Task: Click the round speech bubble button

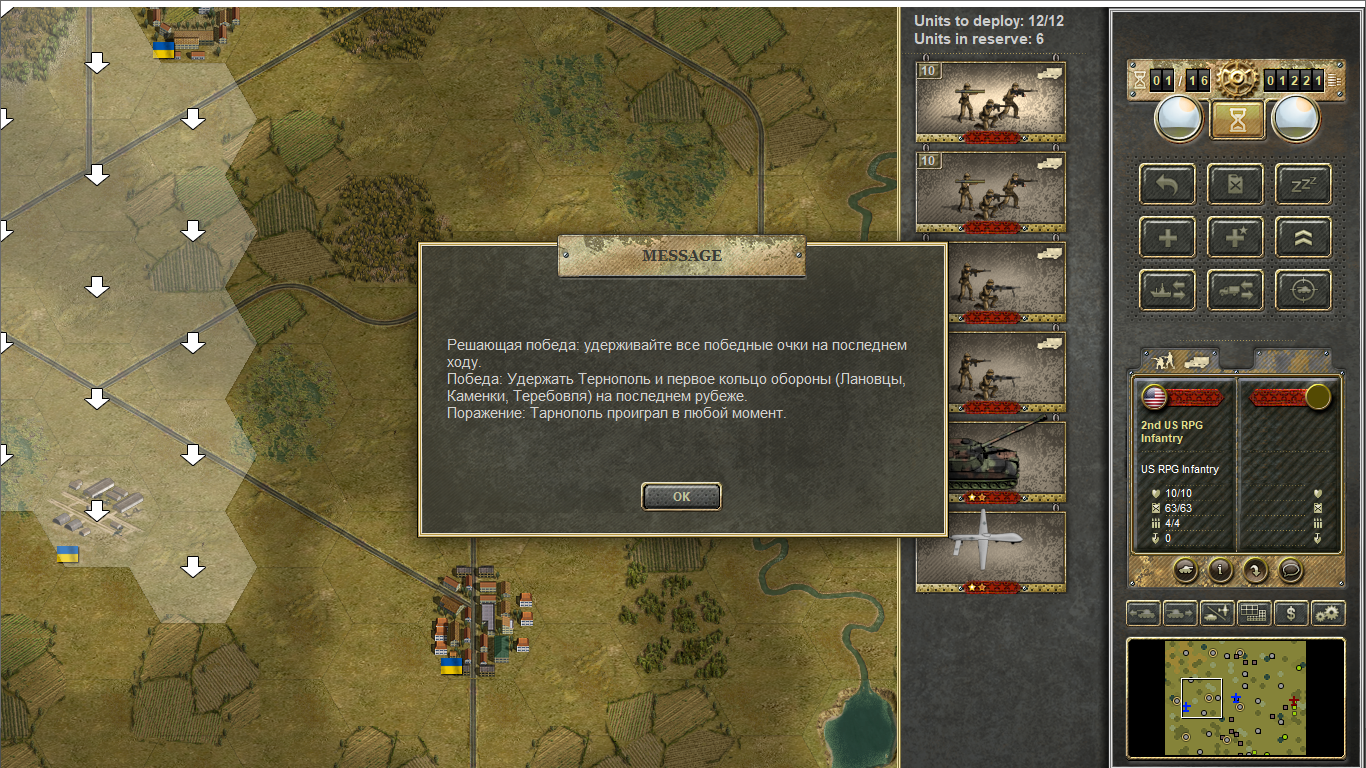Action: (x=1291, y=570)
